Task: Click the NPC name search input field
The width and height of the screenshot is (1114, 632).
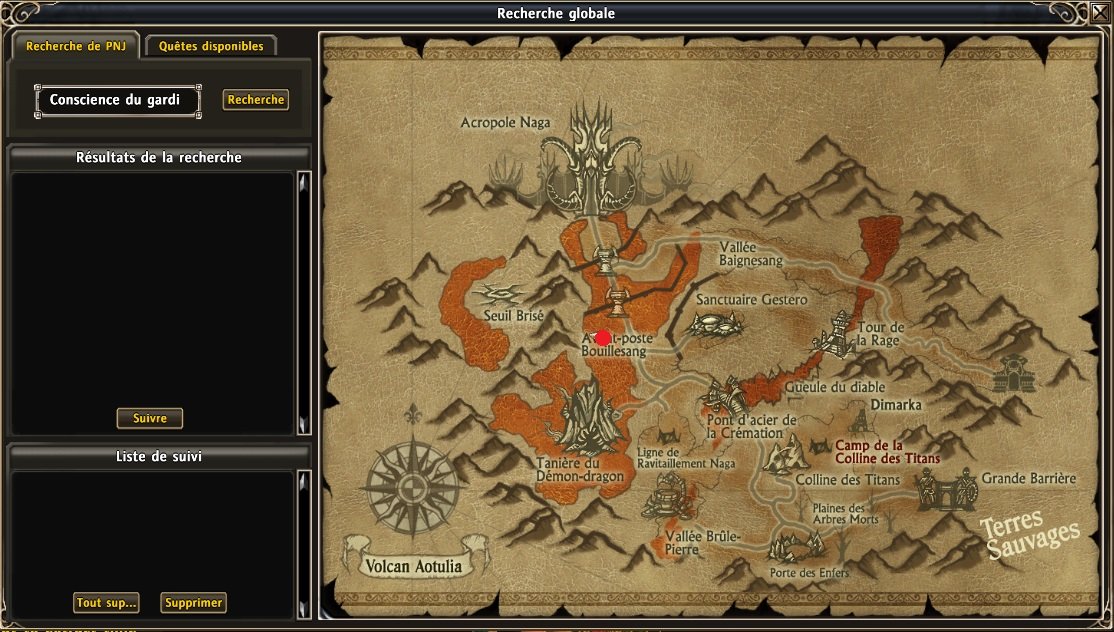Action: [117, 100]
